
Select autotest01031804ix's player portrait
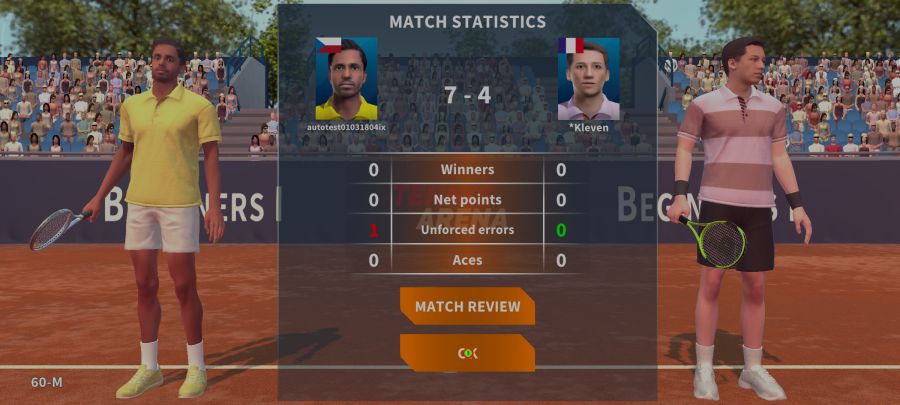tap(346, 79)
